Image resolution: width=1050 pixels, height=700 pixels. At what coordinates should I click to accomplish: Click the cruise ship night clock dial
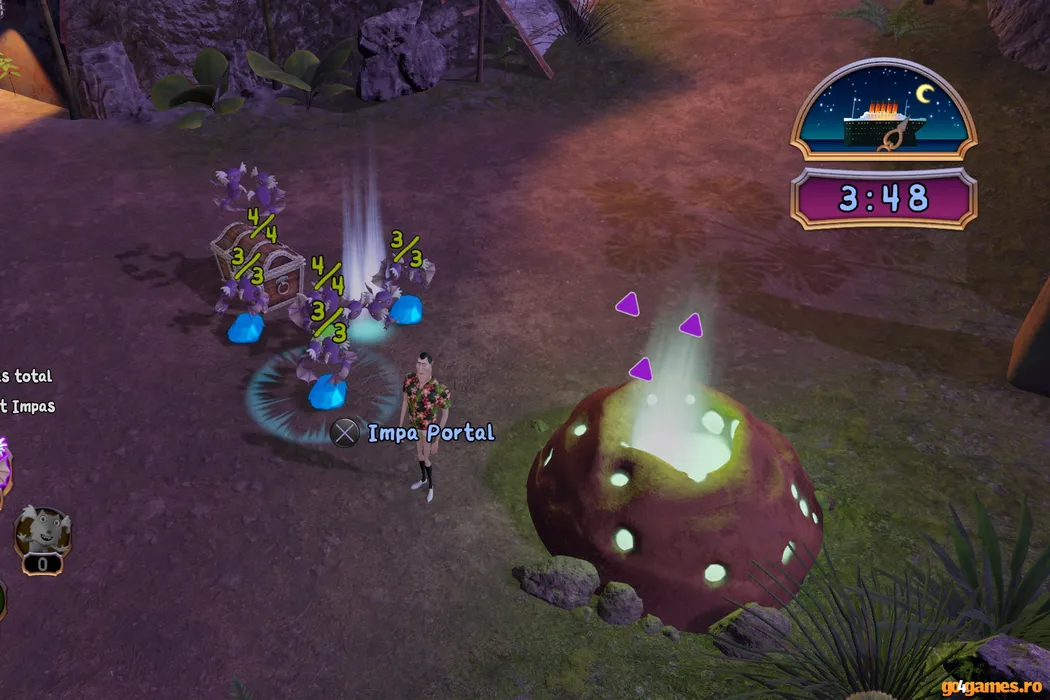coord(883,110)
